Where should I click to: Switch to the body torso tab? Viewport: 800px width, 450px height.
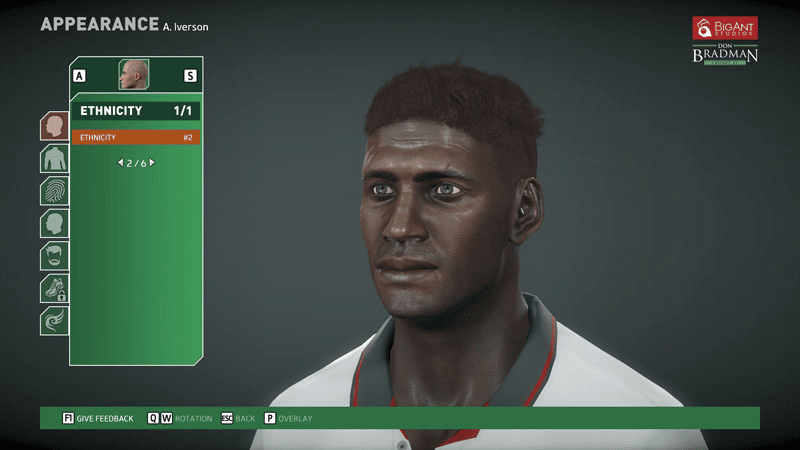(54, 158)
